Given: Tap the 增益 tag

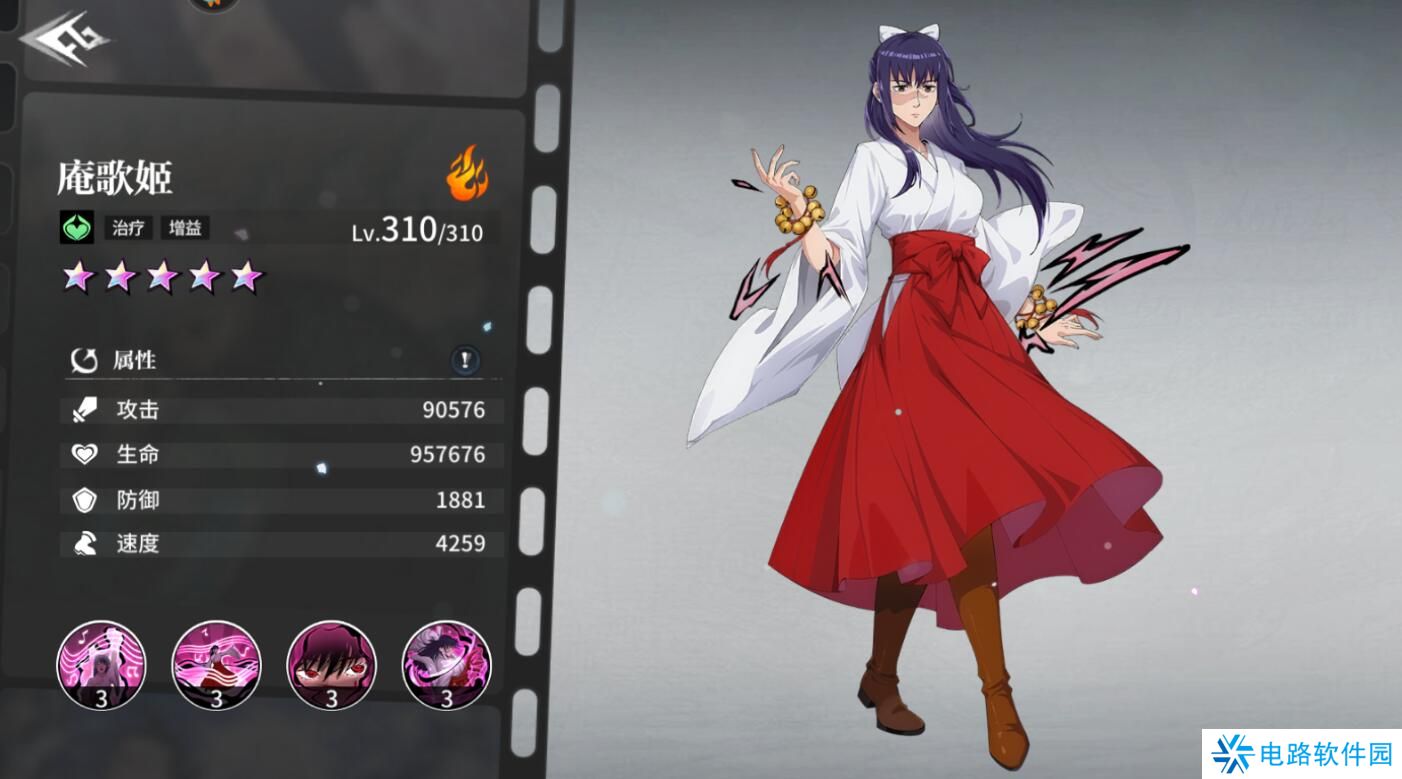Looking at the screenshot, I should pos(185,228).
